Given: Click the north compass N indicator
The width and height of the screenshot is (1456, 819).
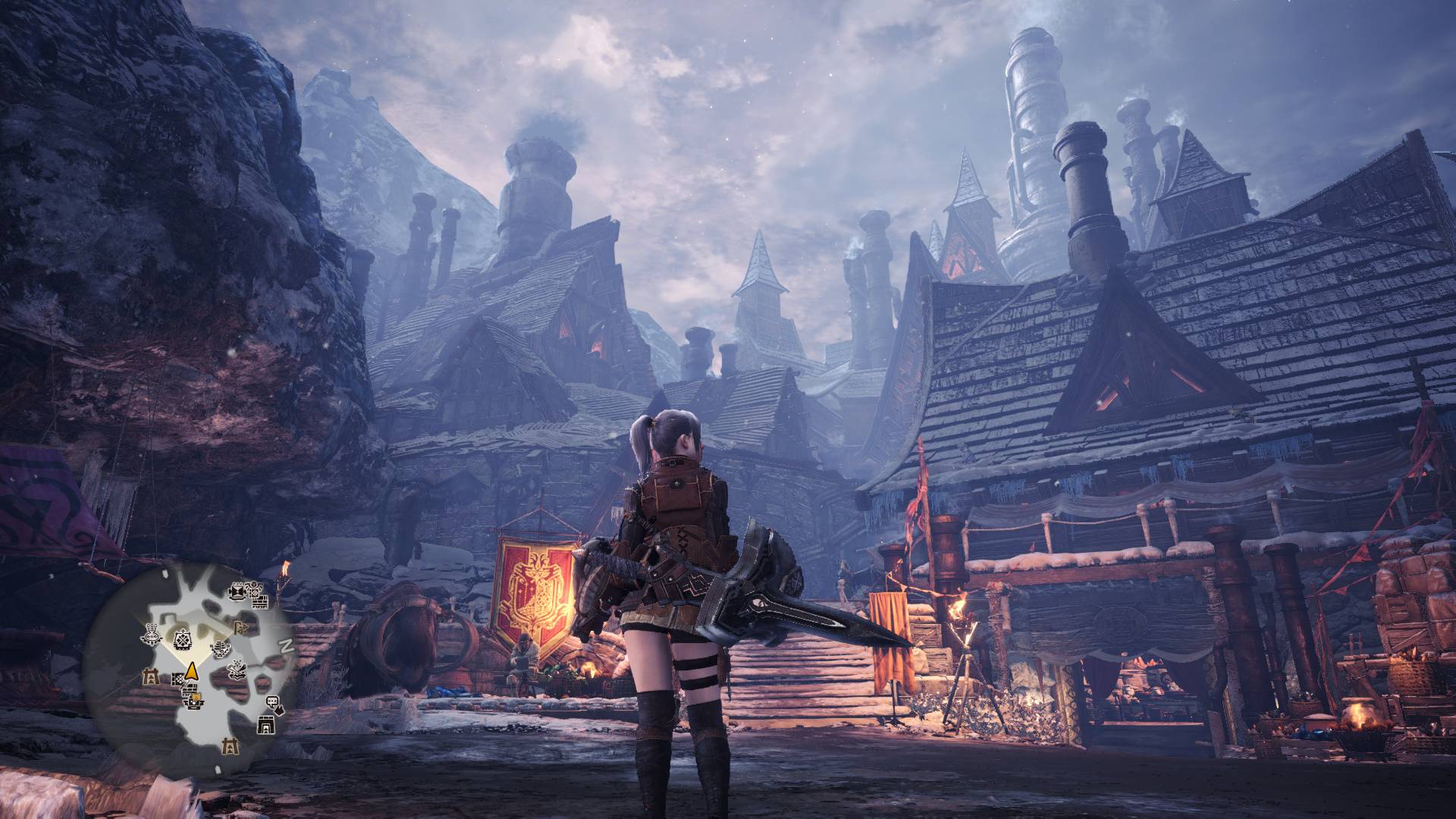Looking at the screenshot, I should click(x=287, y=646).
